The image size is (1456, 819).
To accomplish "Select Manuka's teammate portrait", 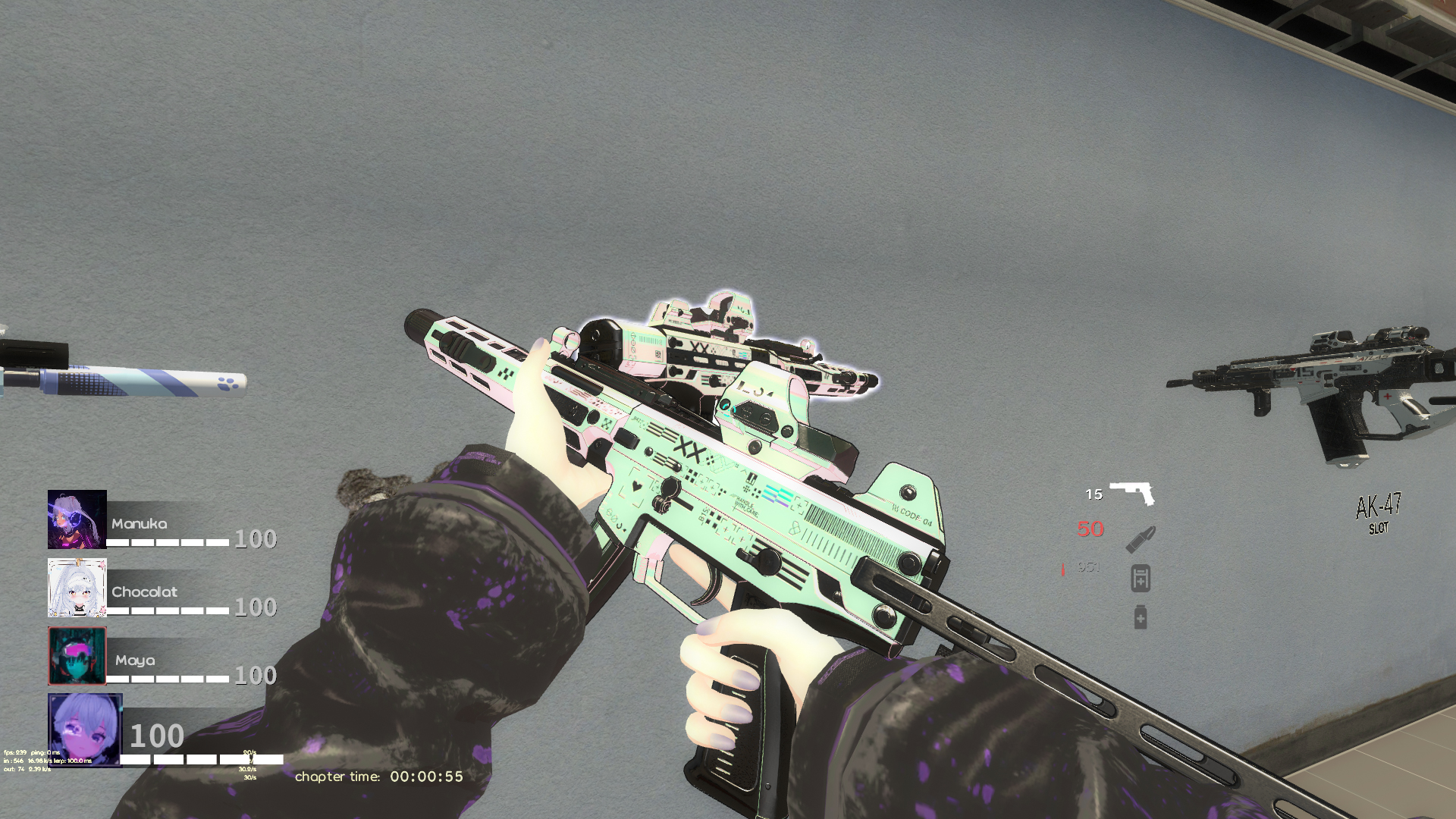I will (77, 519).
